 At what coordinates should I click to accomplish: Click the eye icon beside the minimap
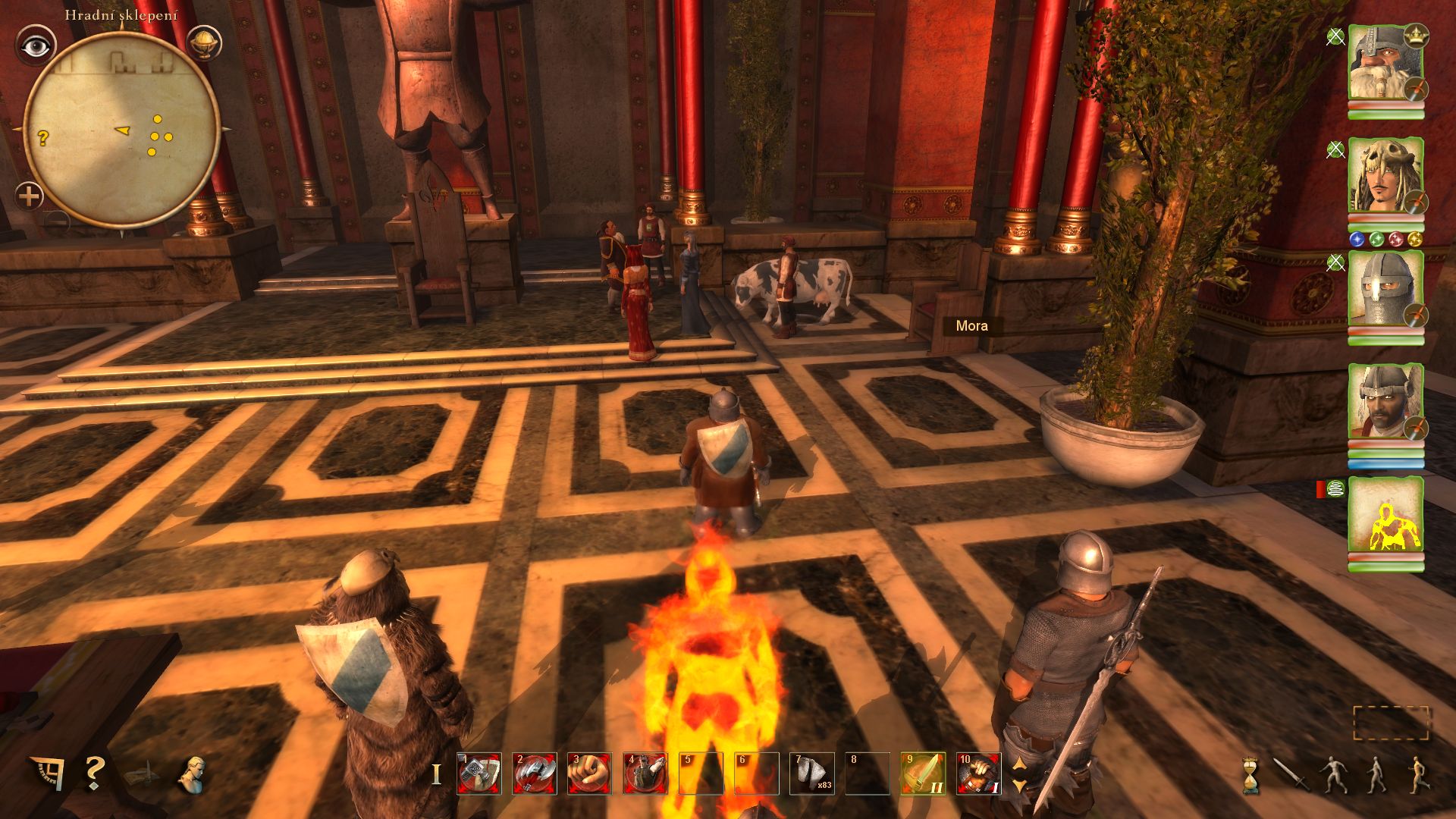click(x=36, y=47)
